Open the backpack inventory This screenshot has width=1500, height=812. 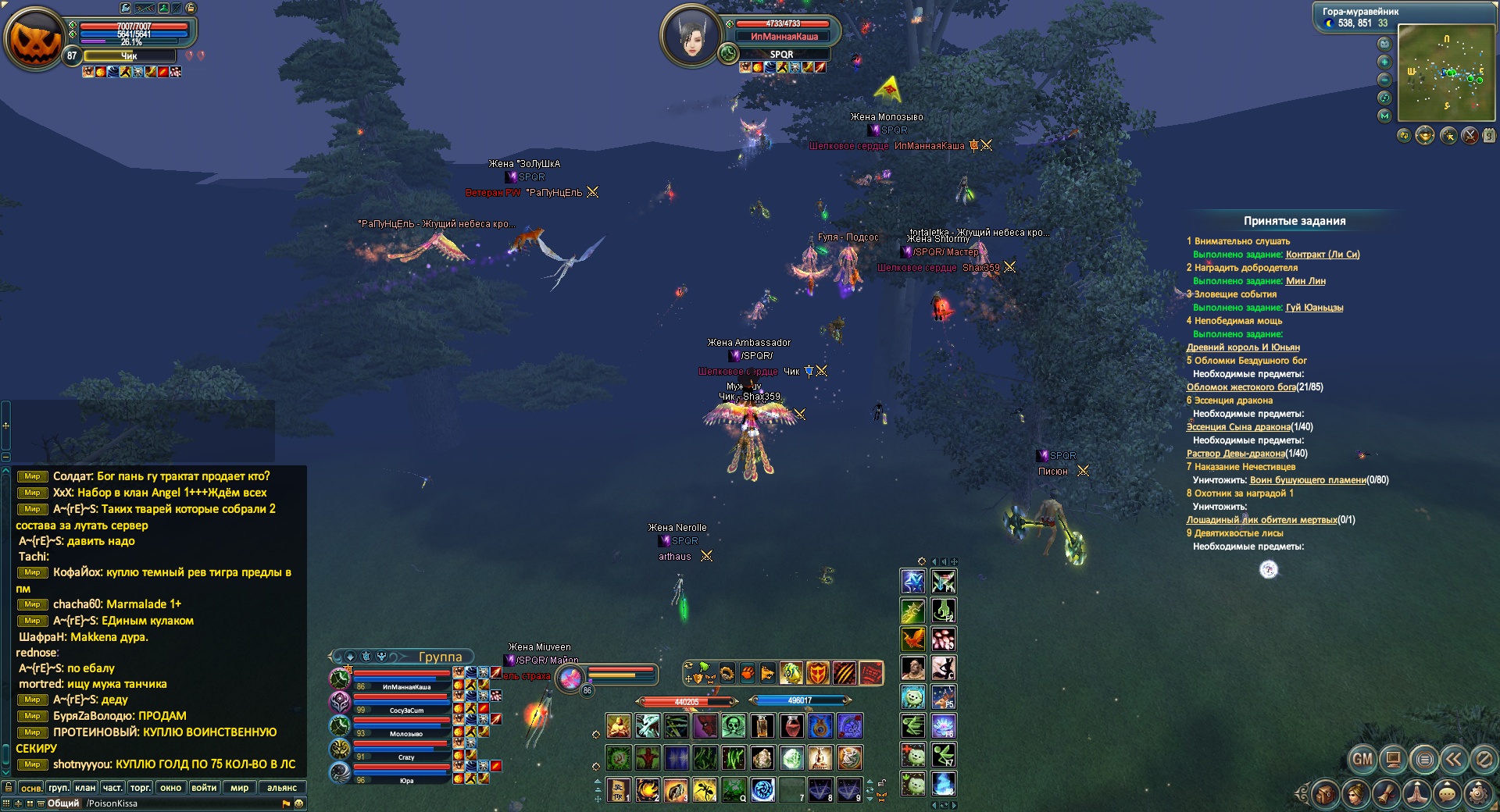(1325, 794)
